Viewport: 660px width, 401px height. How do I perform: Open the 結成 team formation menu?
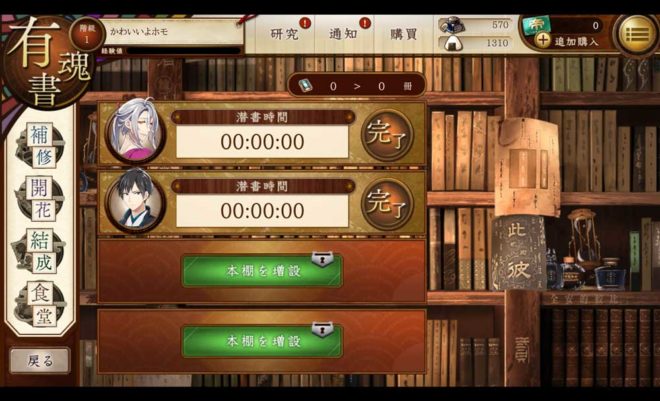click(40, 251)
